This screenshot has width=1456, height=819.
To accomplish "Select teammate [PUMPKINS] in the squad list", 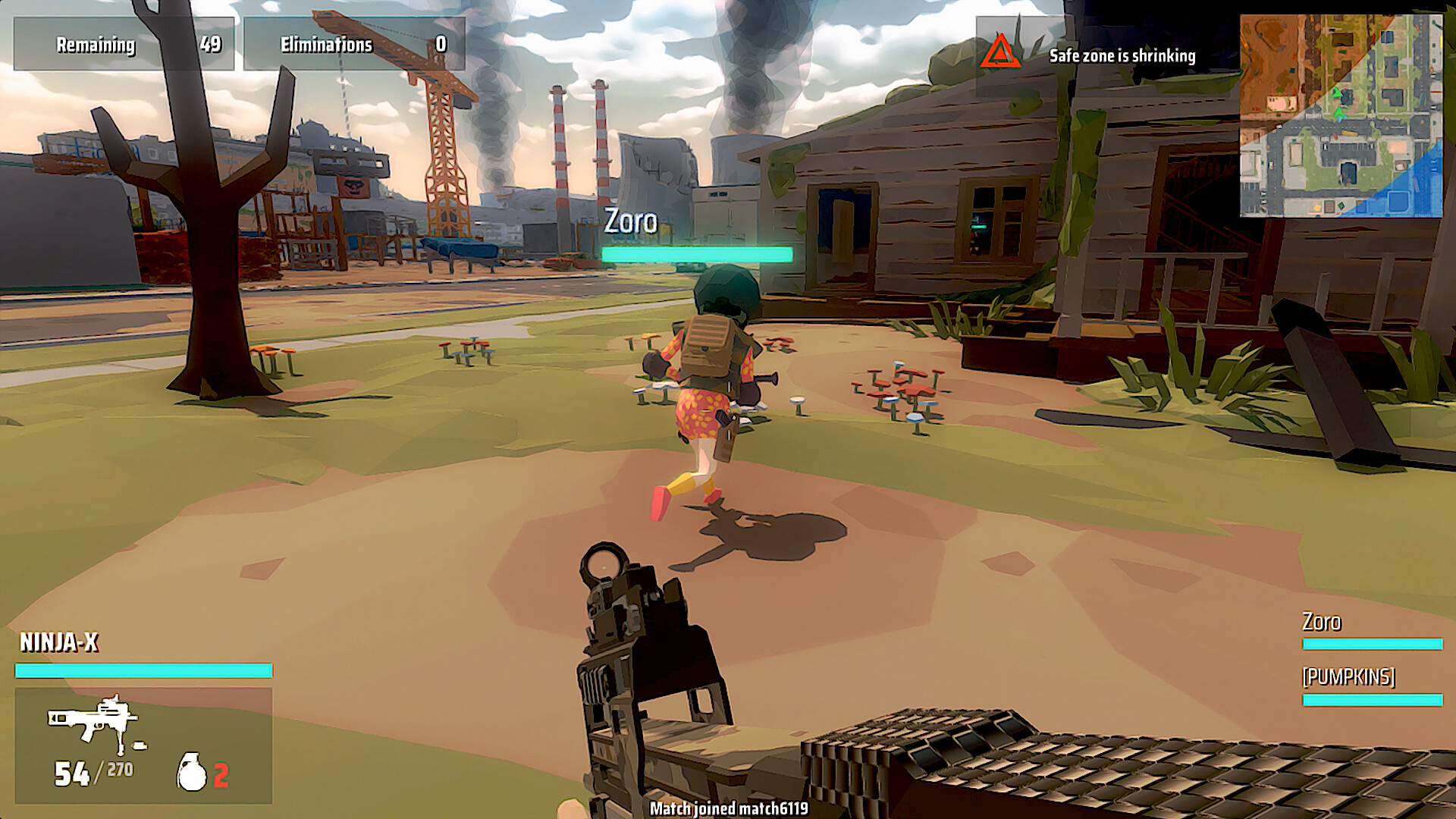I will pos(1348,676).
